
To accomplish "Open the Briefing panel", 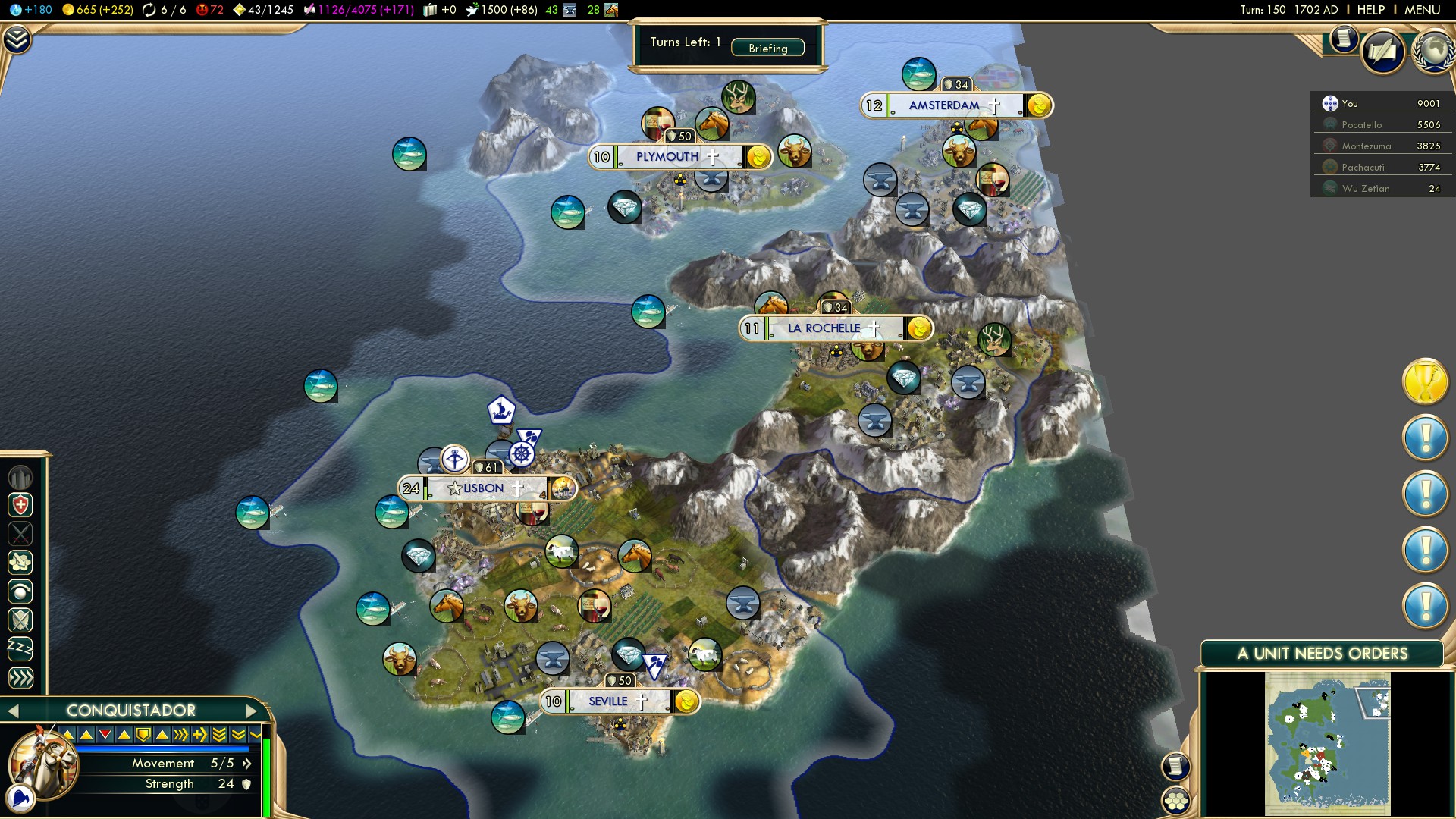I will (767, 48).
